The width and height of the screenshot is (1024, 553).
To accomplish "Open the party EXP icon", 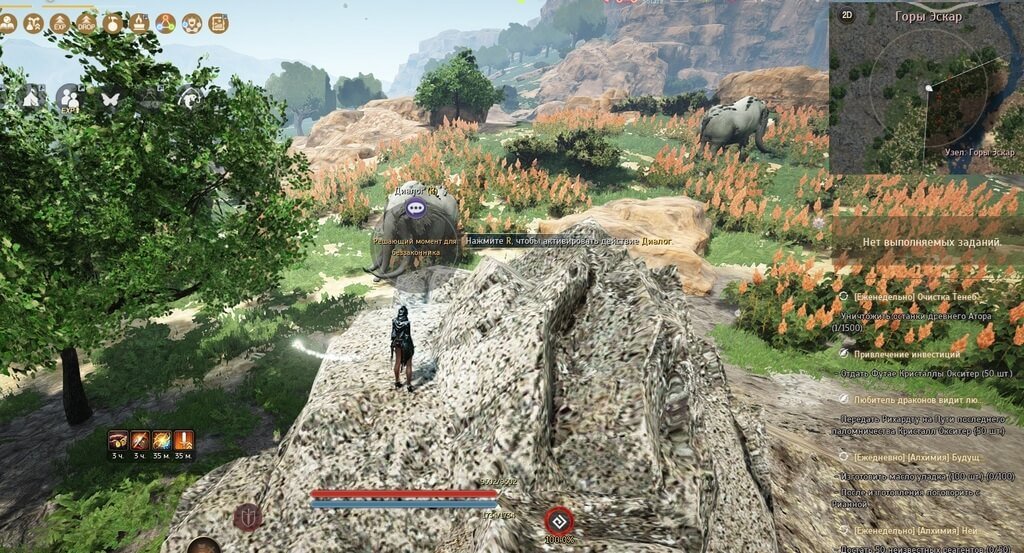I will click(68, 97).
